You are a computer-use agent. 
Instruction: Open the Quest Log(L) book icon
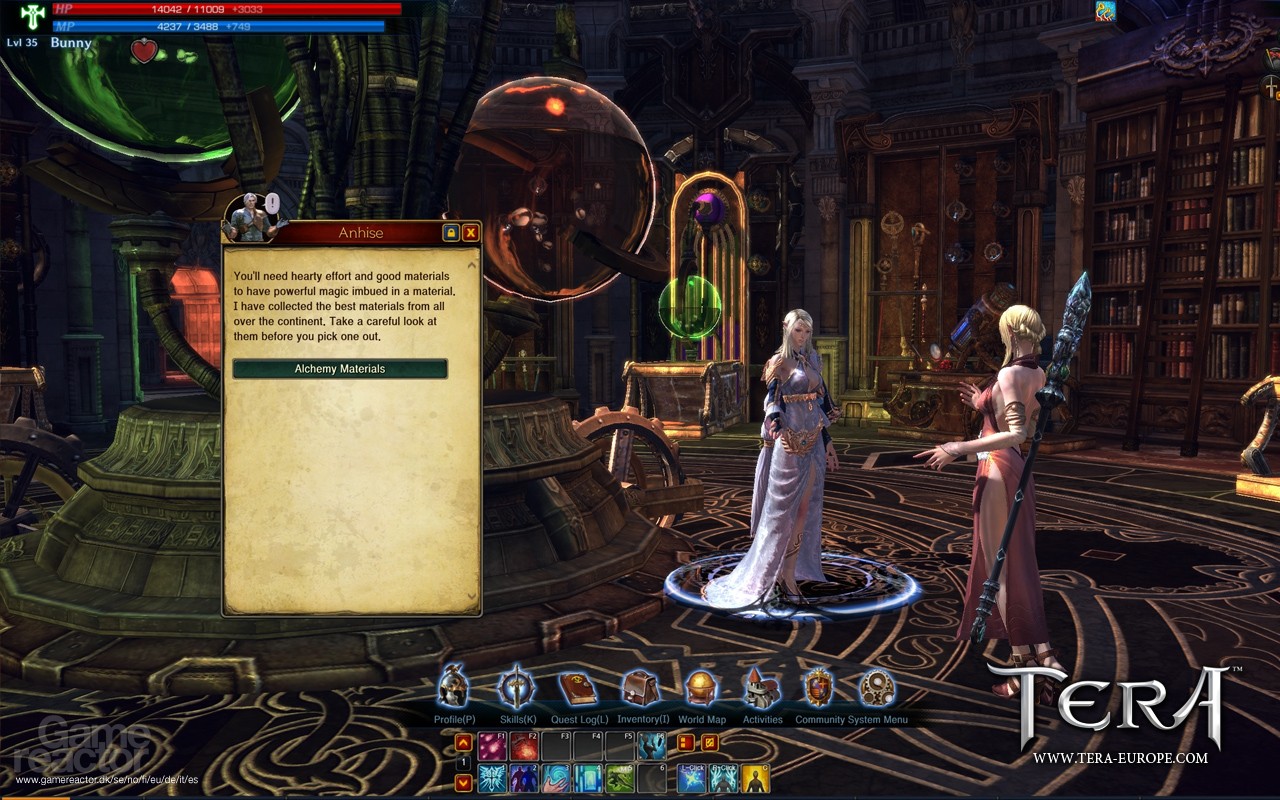576,686
